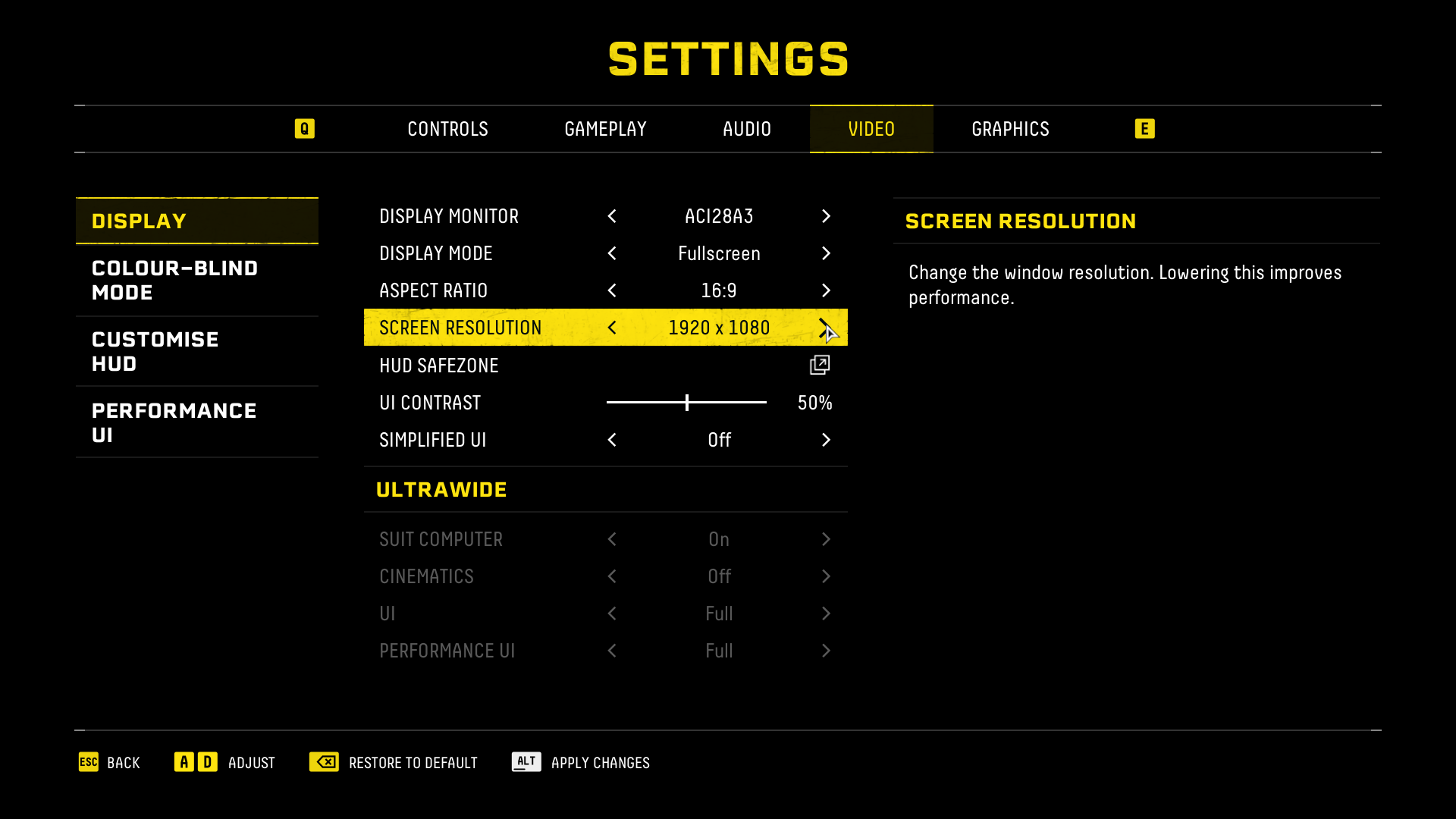Lower Screen Resolution with left arrow
This screenshot has width=1456, height=819.
pos(612,328)
